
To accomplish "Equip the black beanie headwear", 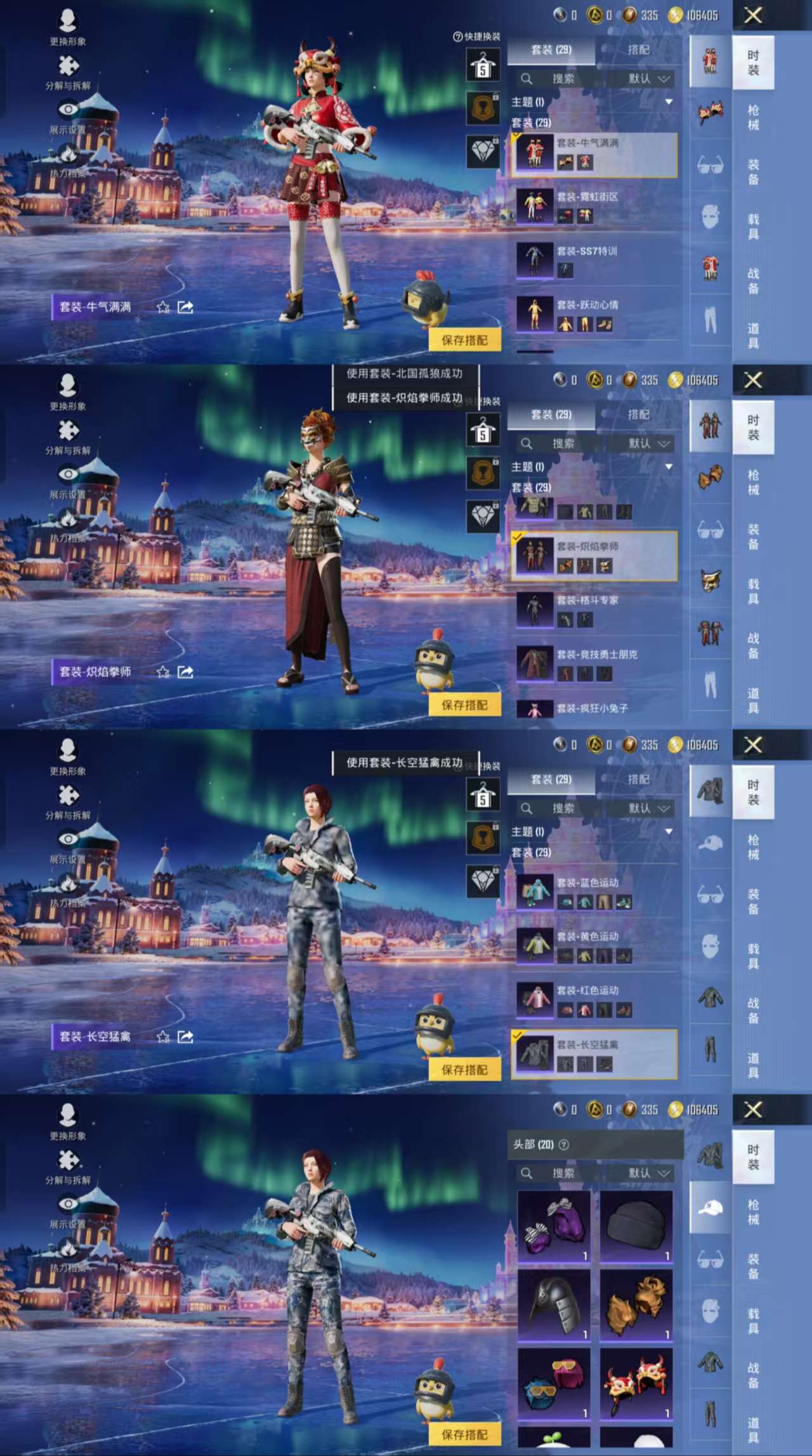I will [636, 1226].
